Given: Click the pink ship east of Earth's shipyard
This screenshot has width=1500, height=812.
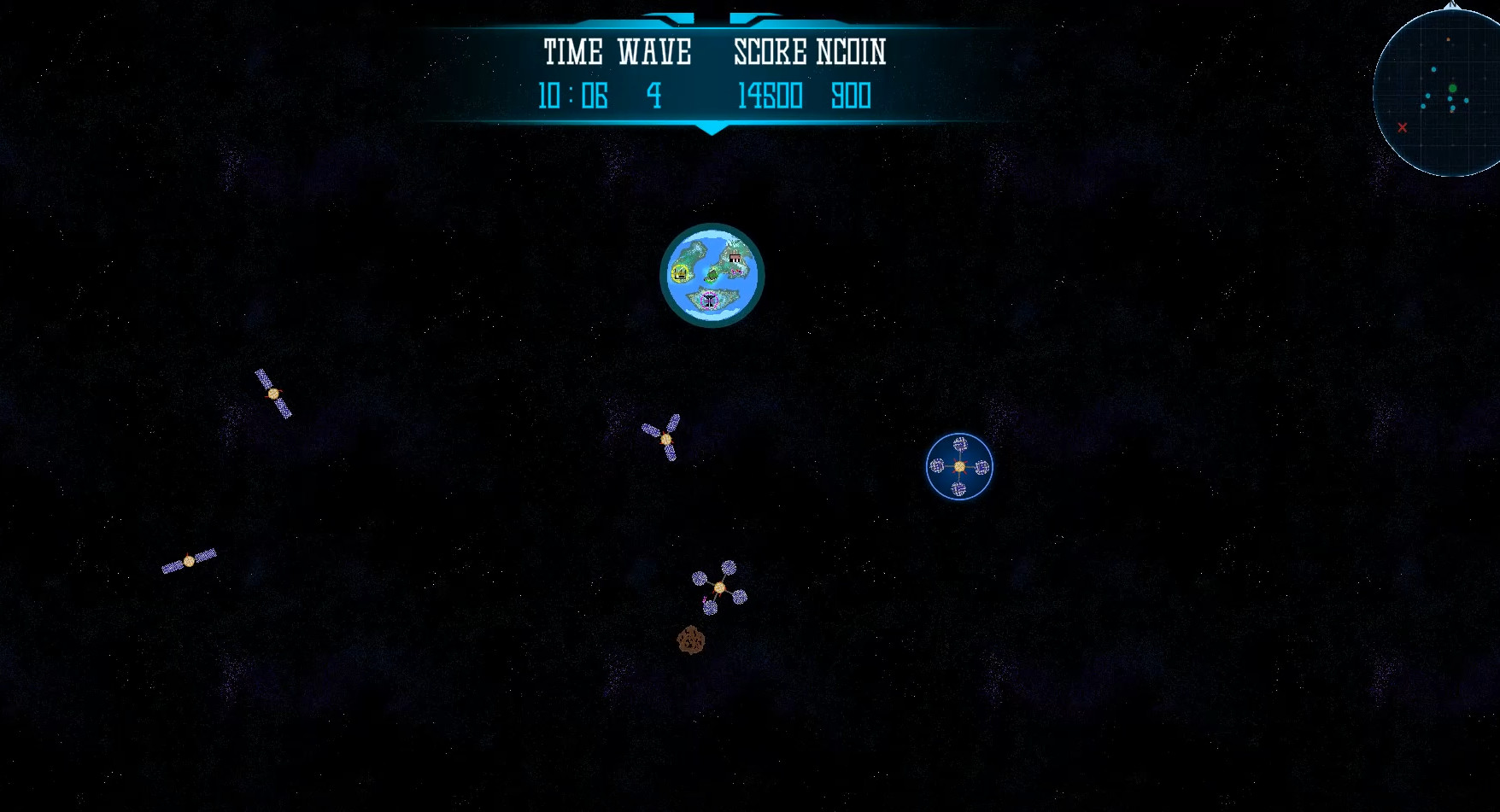Looking at the screenshot, I should point(736,272).
